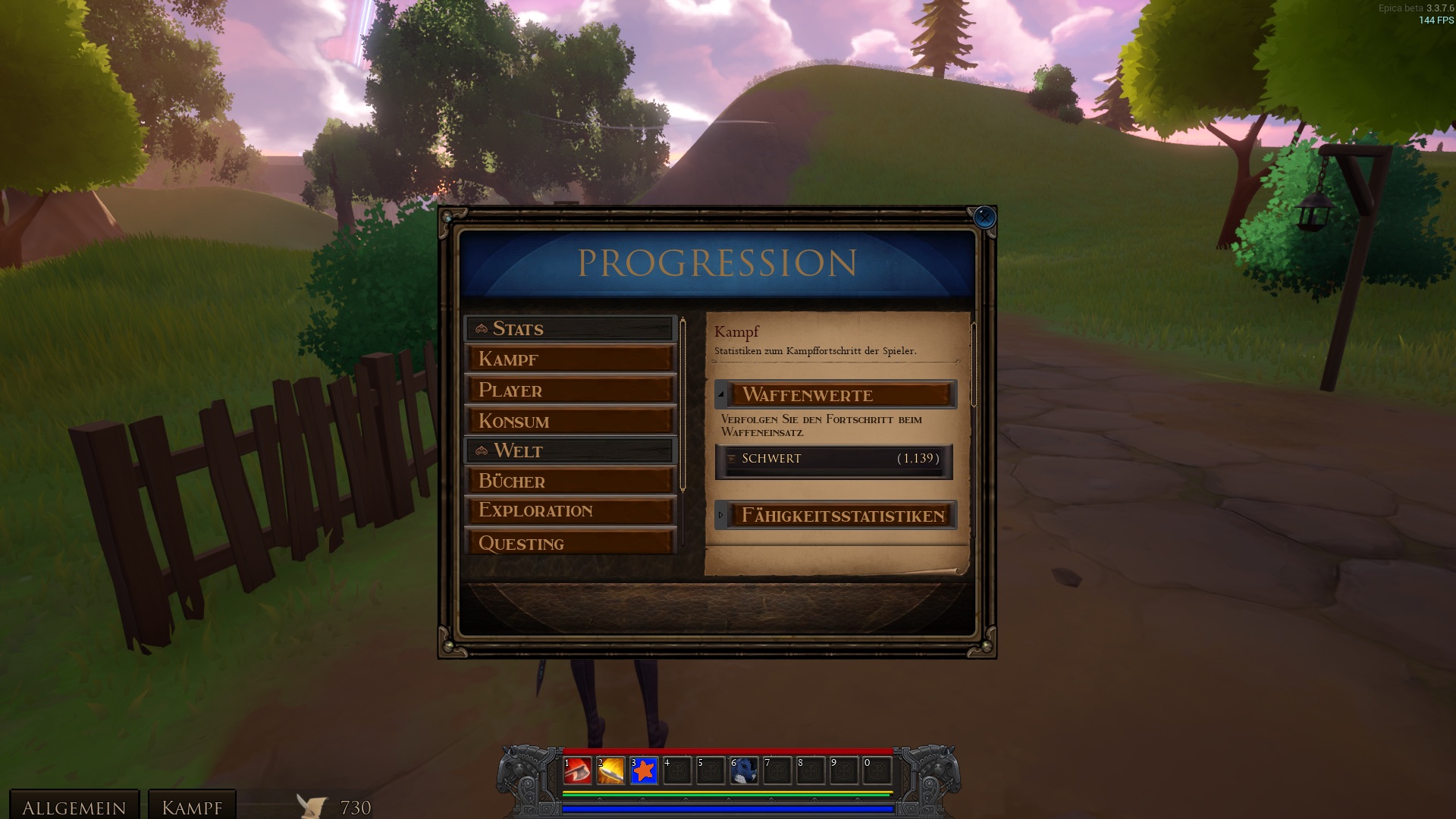Use the flaming blade ability in slot 2
This screenshot has height=819, width=1456.
click(x=610, y=771)
